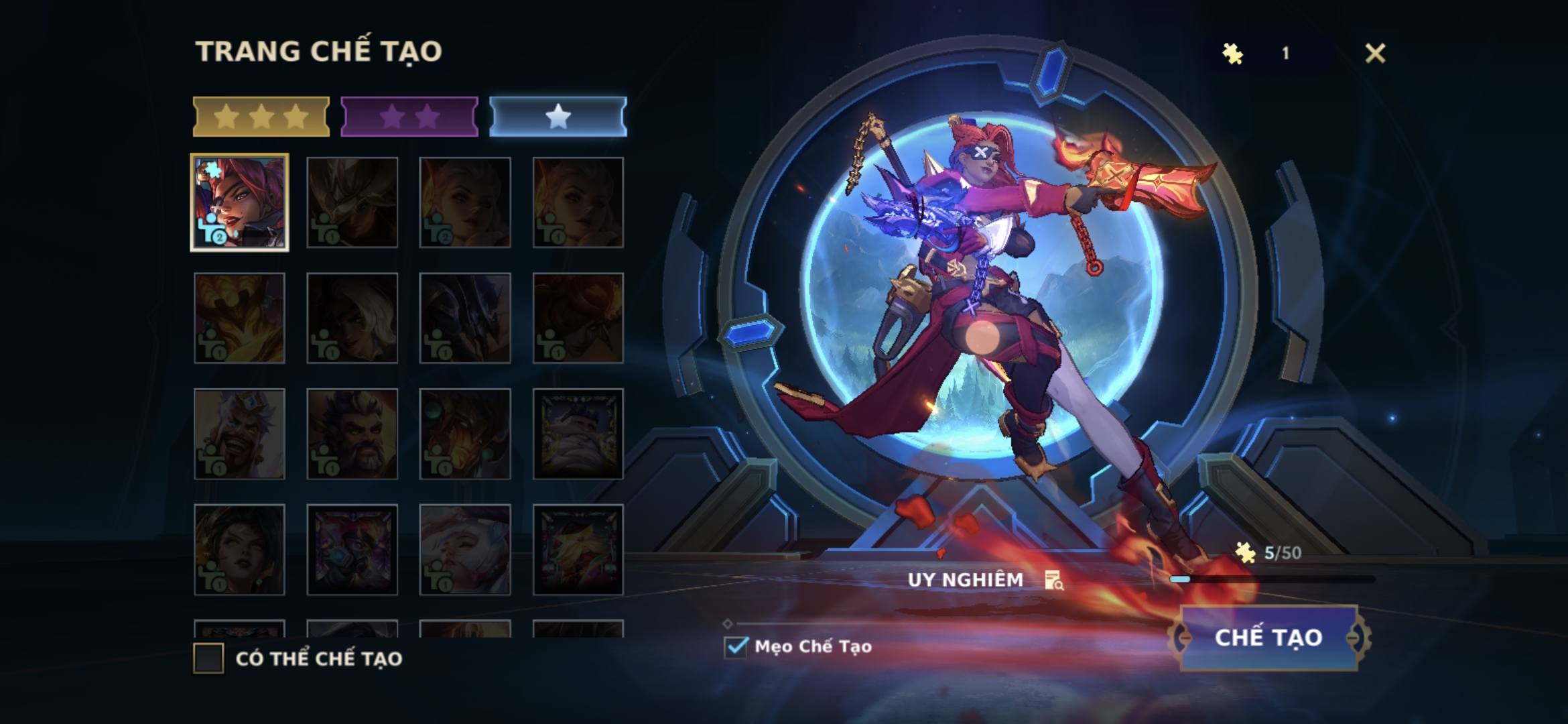Choose the dark-bearded man skin thumbnail
Viewport: 1568px width, 724px height.
pos(352,434)
